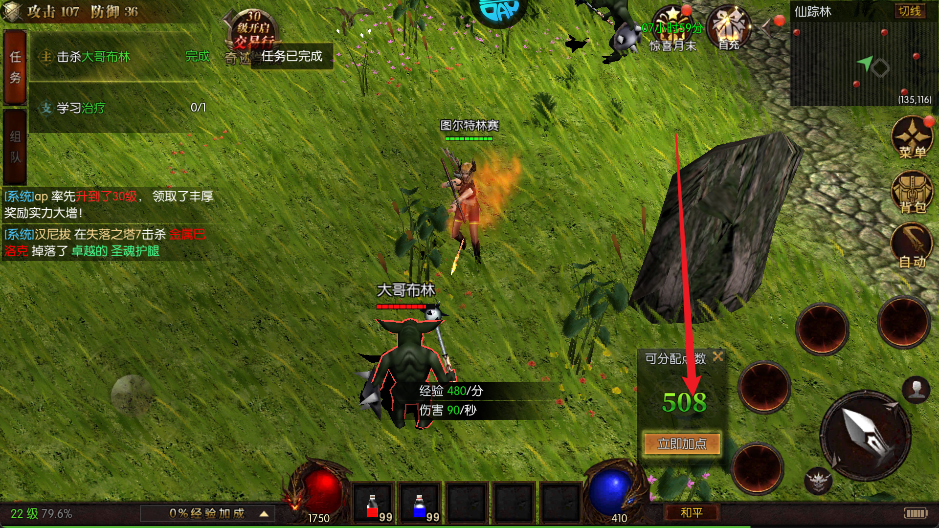Click the 立即加点 button
Viewport: 939px width, 528px height.
[682, 443]
